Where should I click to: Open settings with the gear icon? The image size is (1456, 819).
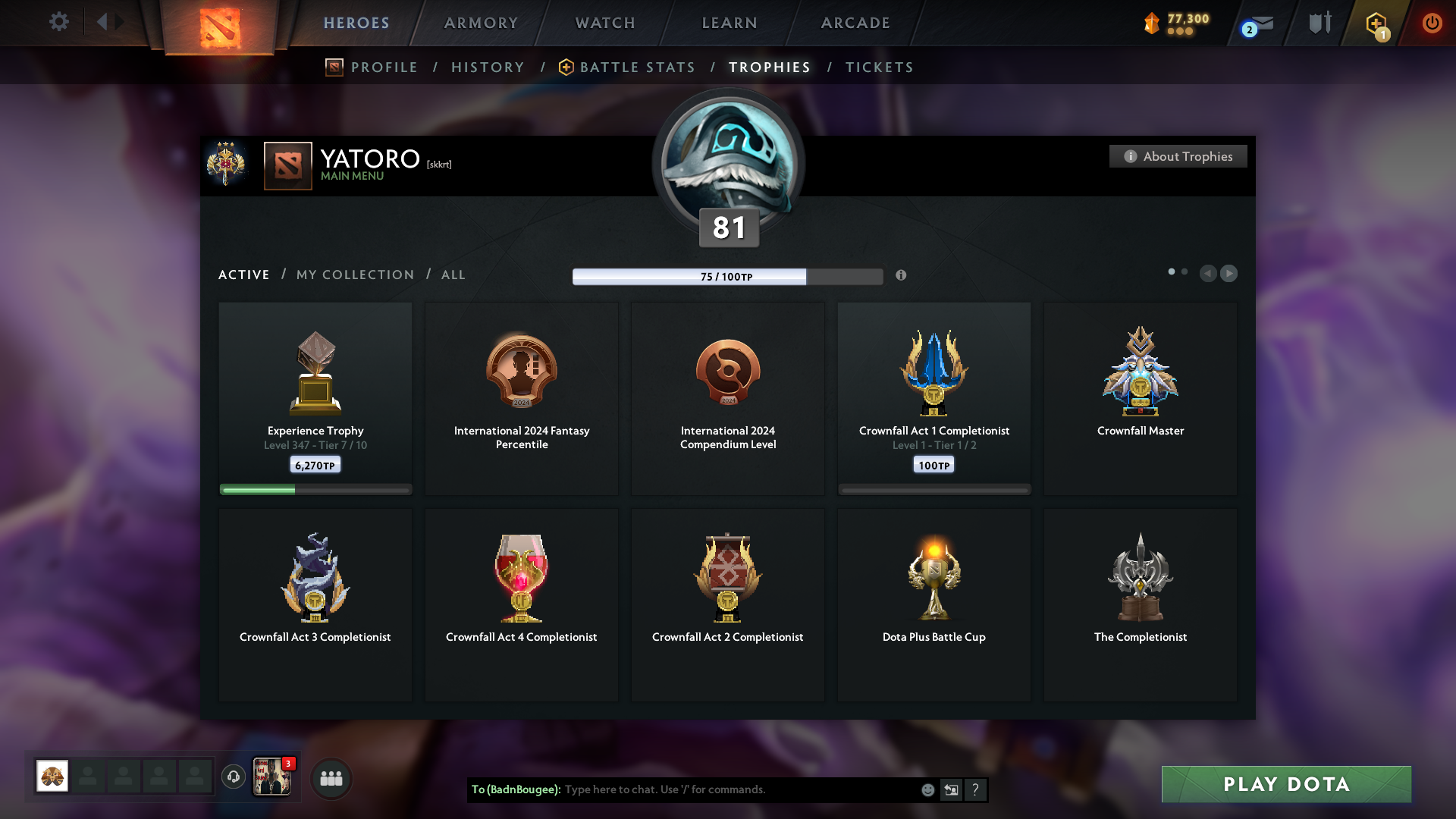click(59, 22)
